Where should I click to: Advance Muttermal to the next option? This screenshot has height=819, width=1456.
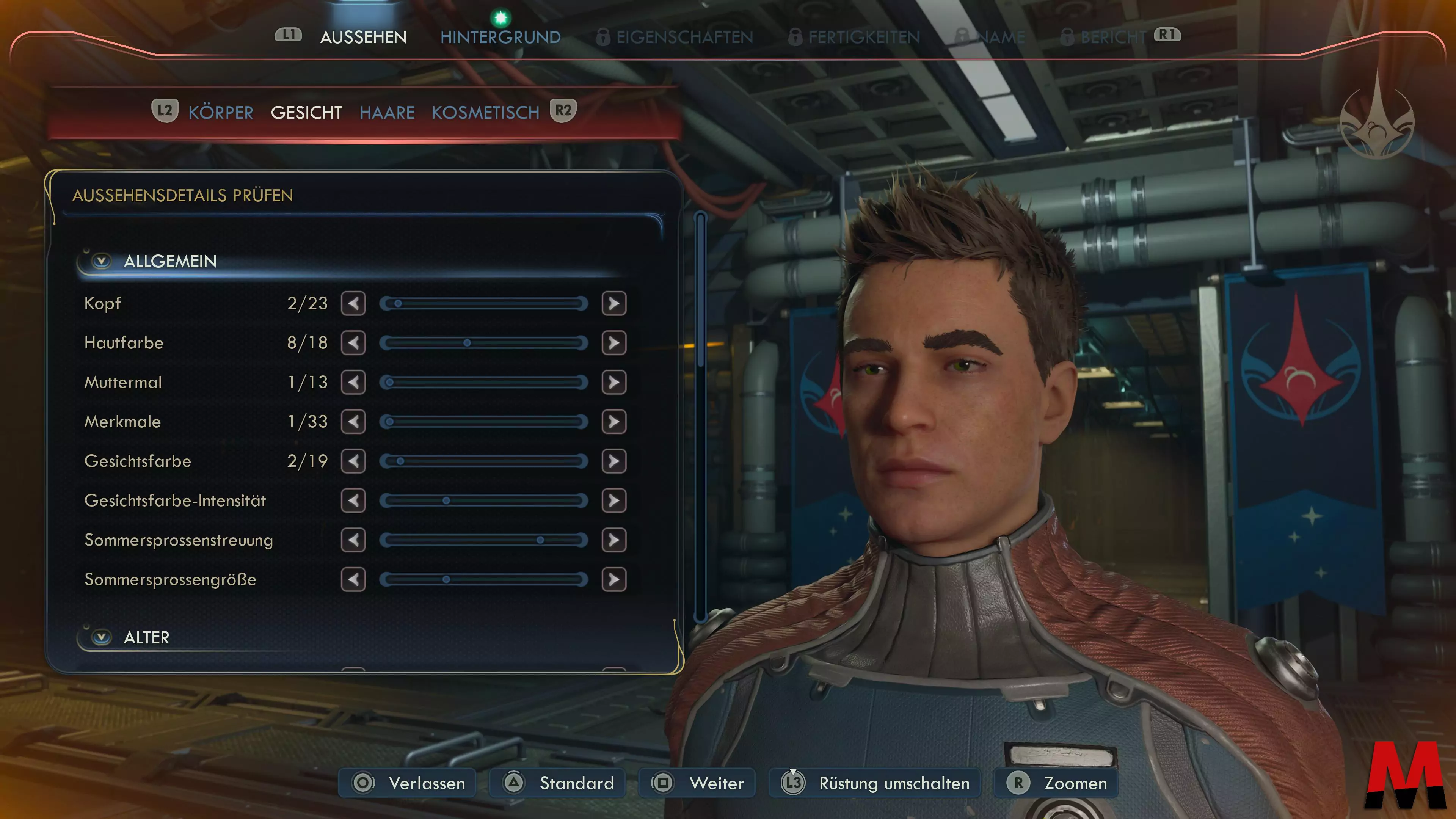[614, 383]
